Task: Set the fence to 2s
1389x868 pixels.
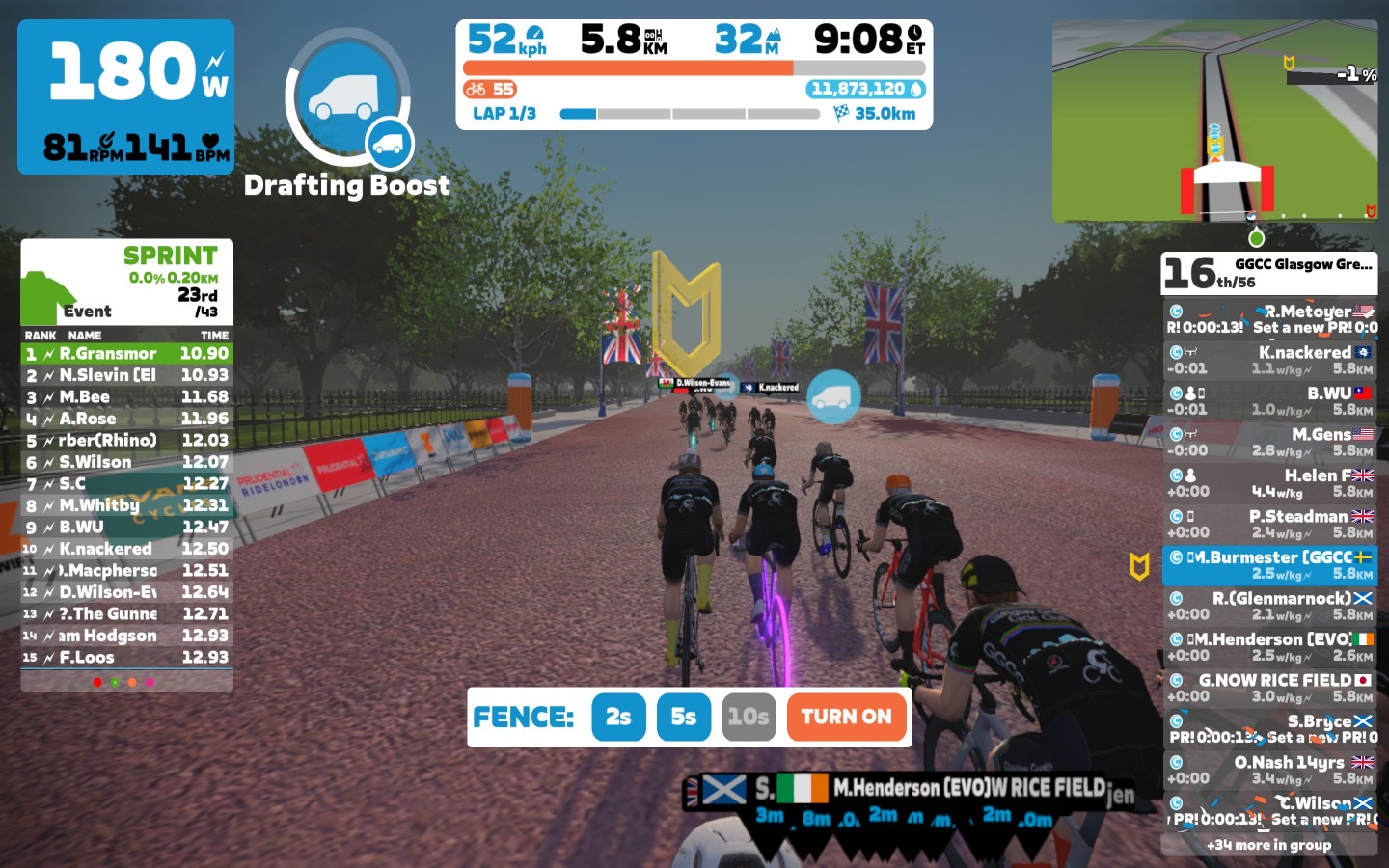Action: pos(618,717)
